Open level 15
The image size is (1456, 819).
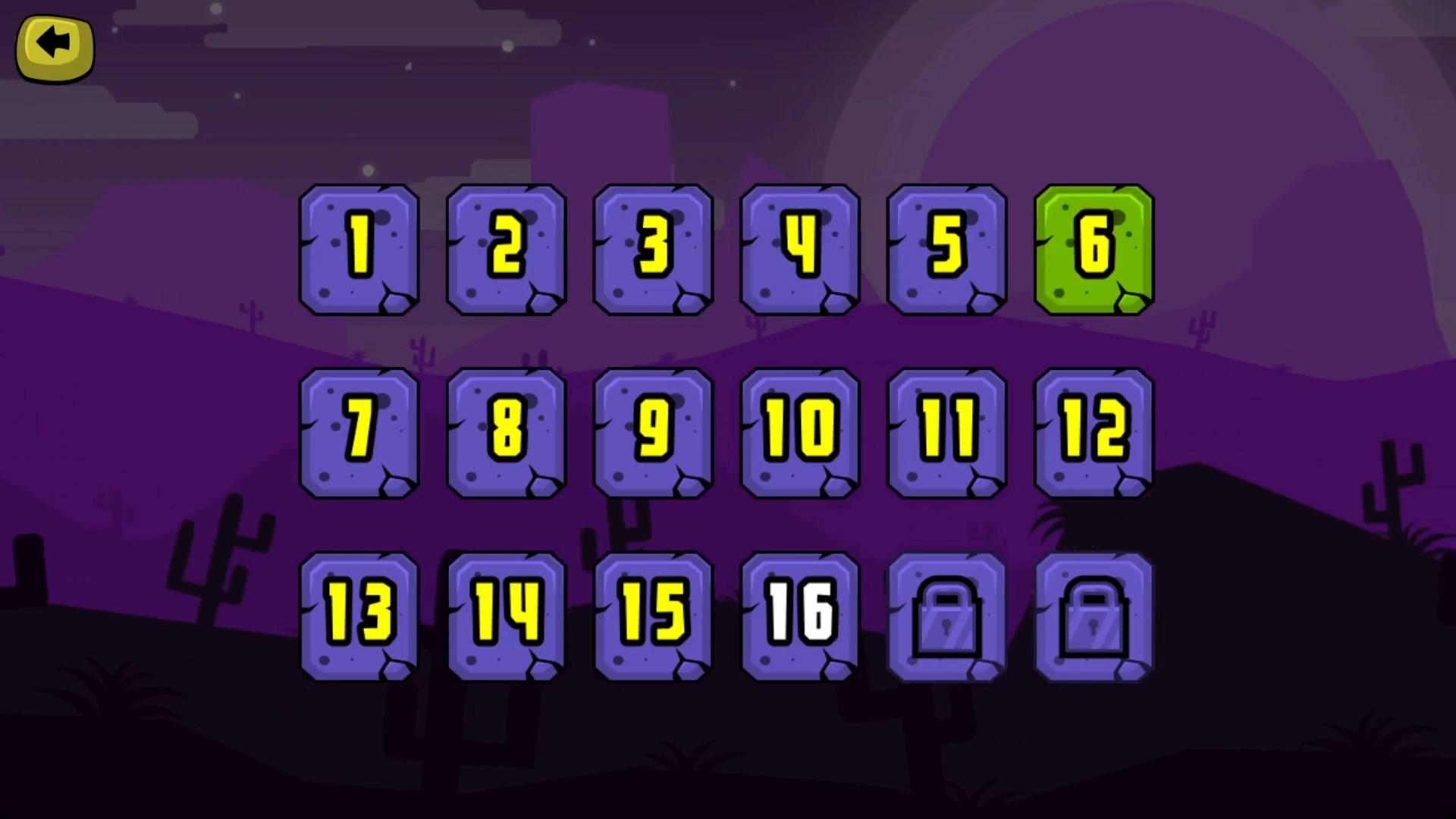pyautogui.click(x=652, y=617)
